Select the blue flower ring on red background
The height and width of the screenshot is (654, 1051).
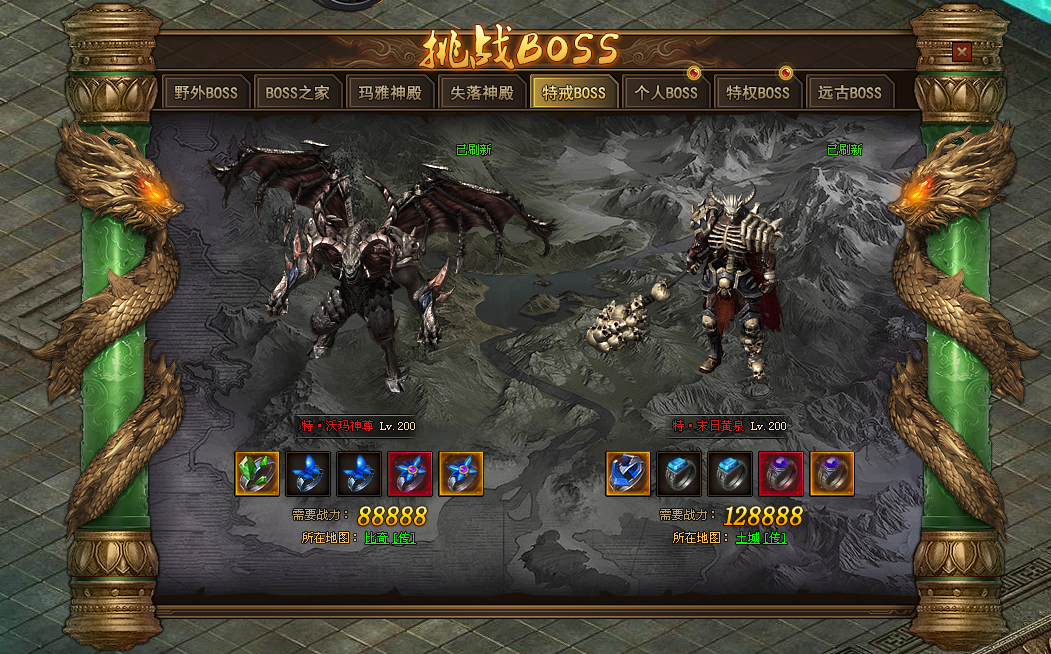click(x=410, y=474)
